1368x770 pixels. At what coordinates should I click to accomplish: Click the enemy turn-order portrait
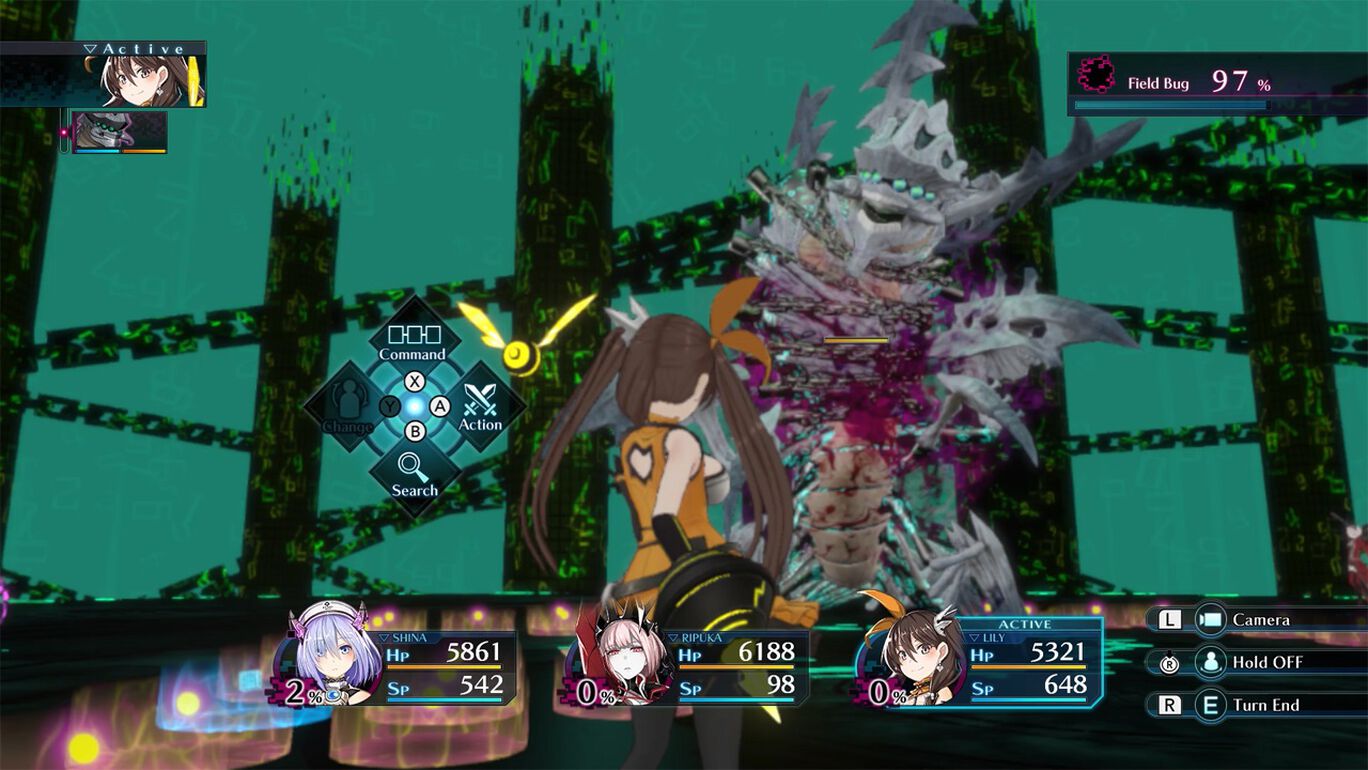[119, 132]
